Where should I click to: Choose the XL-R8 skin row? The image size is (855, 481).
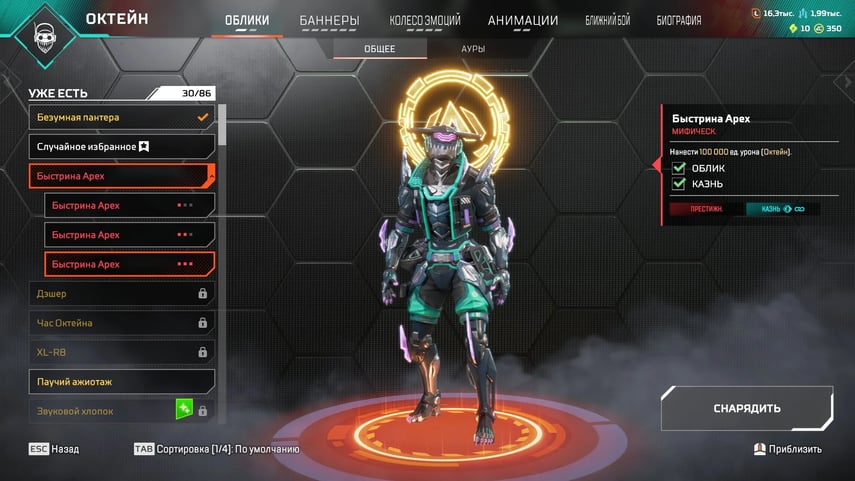pyautogui.click(x=122, y=353)
